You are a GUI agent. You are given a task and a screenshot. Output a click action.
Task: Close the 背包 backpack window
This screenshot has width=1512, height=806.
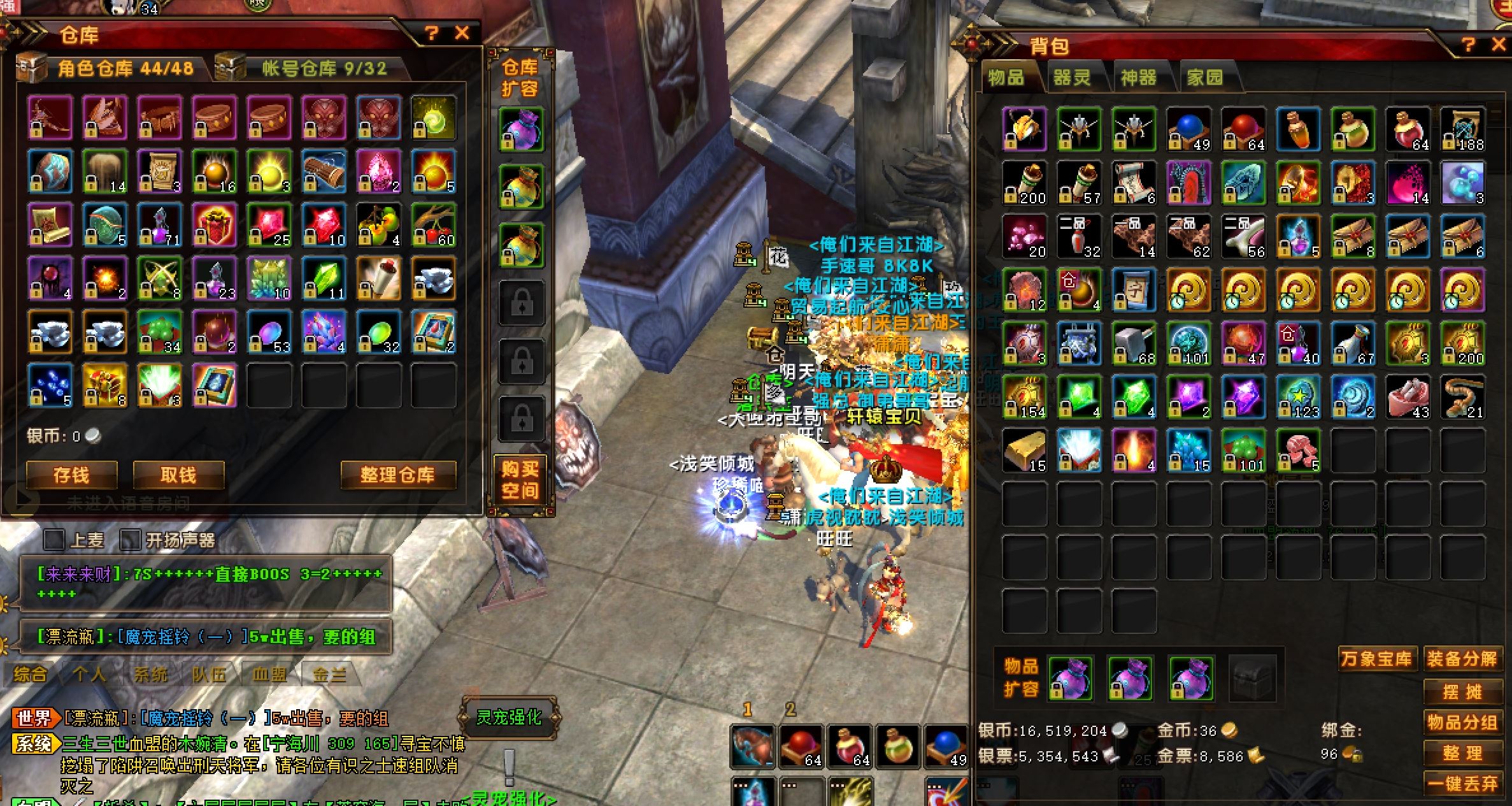pyautogui.click(x=1499, y=45)
